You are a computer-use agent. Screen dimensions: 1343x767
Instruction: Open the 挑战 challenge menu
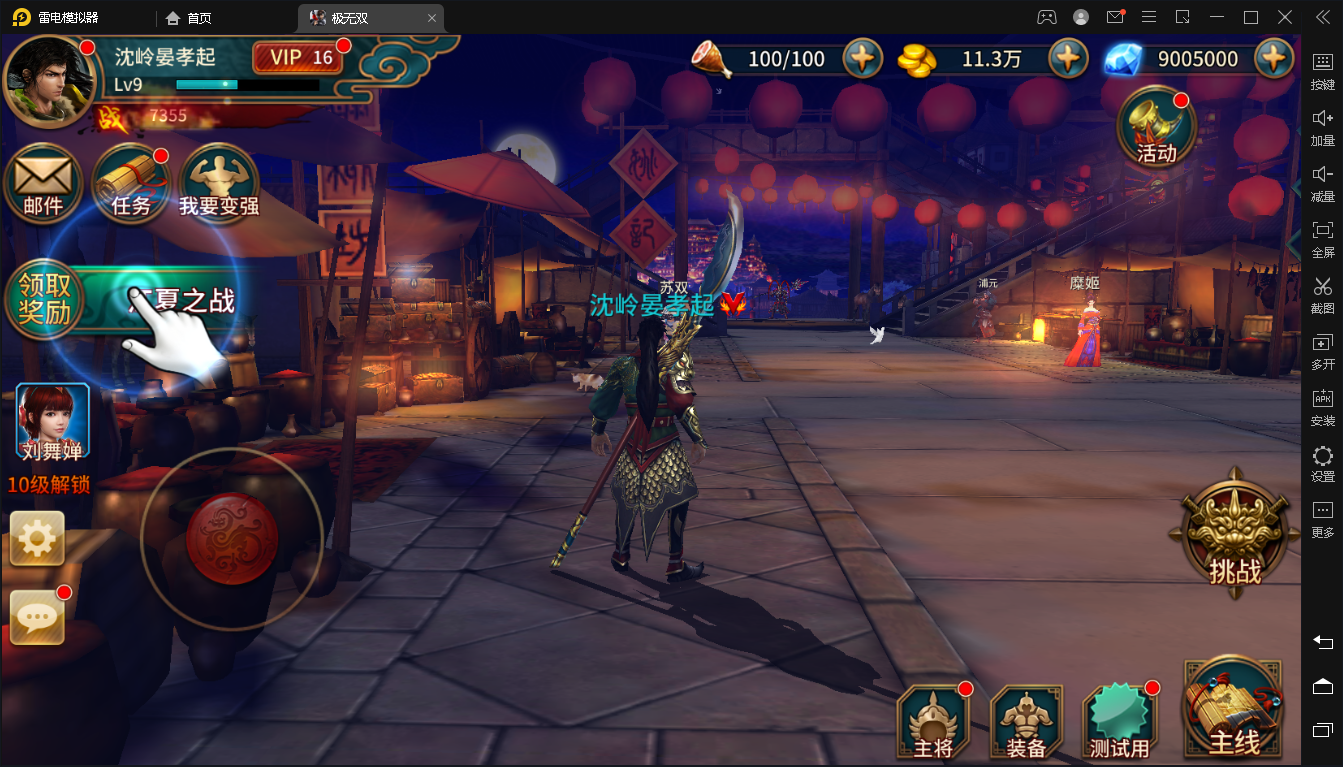point(1235,535)
